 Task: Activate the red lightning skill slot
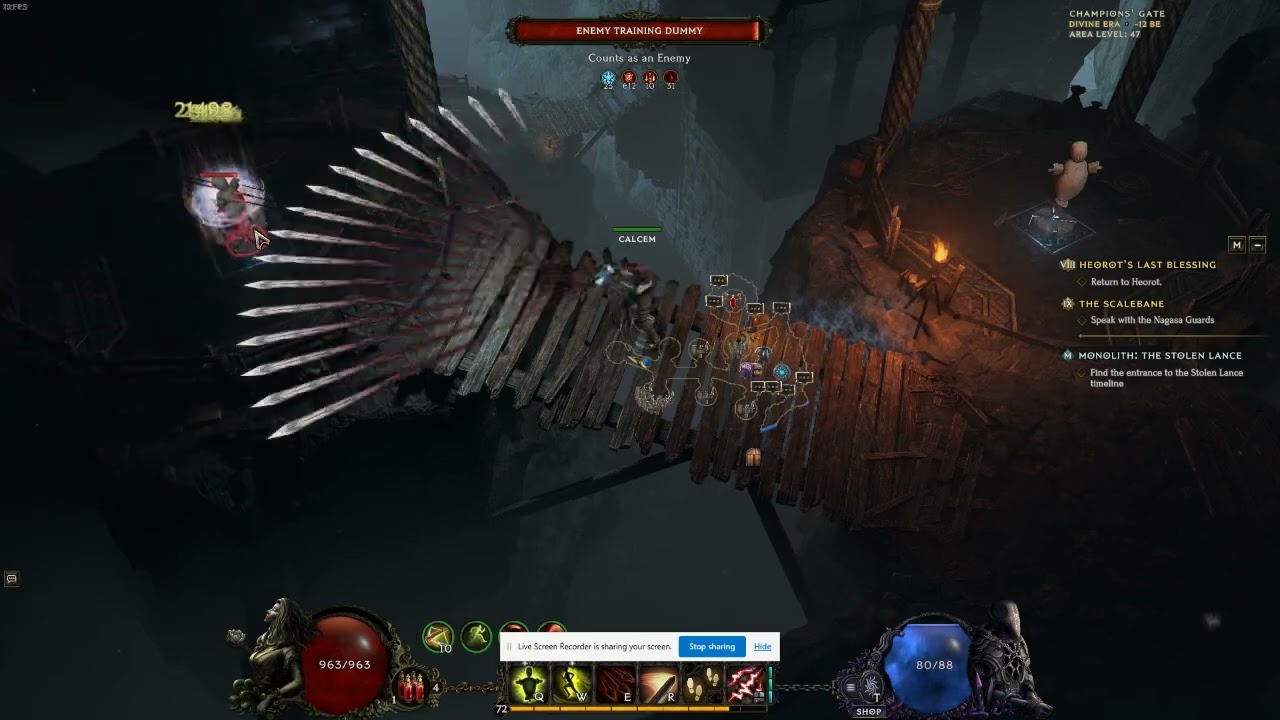point(745,685)
